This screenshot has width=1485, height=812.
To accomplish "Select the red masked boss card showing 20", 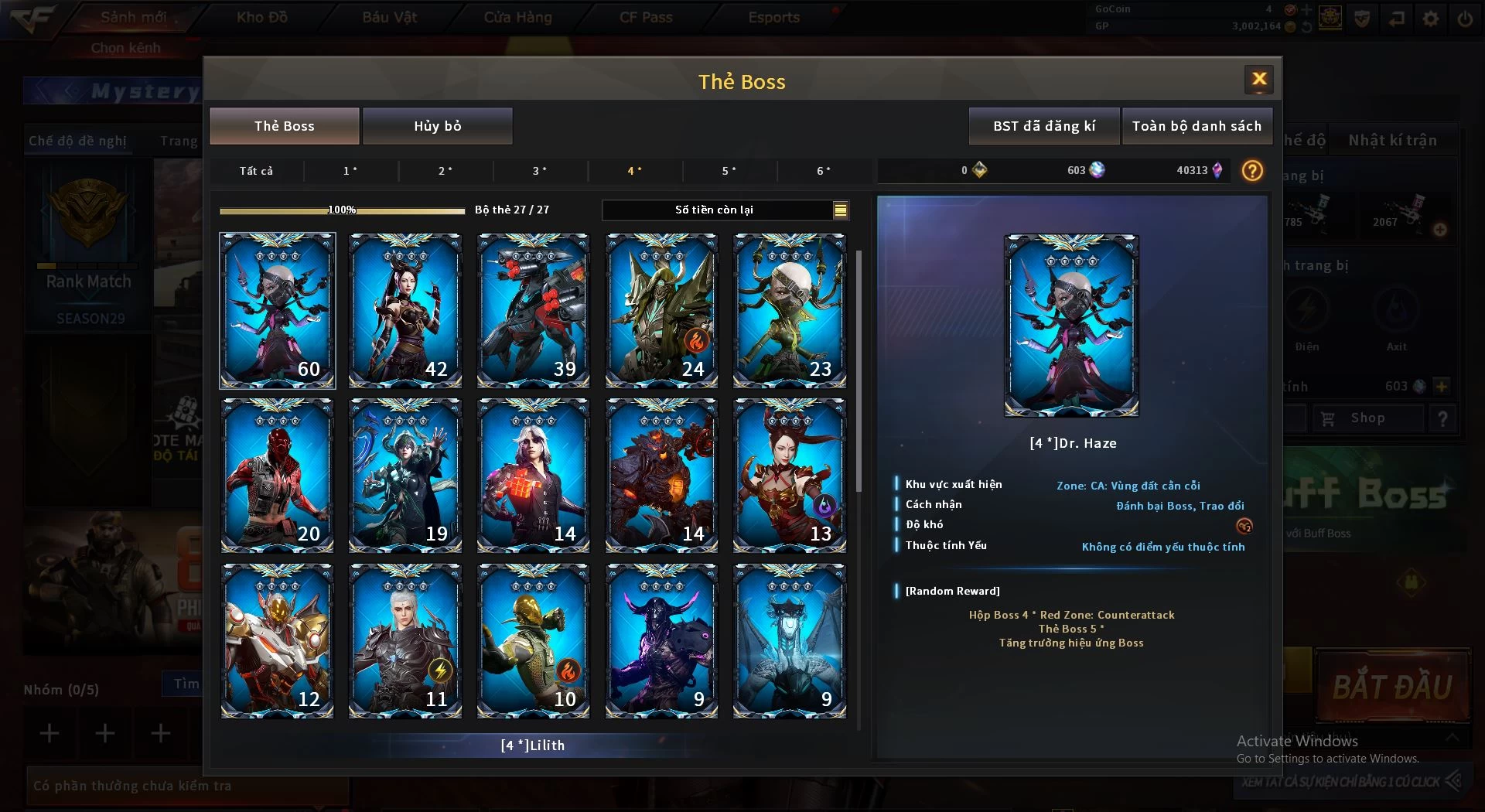I will click(278, 475).
